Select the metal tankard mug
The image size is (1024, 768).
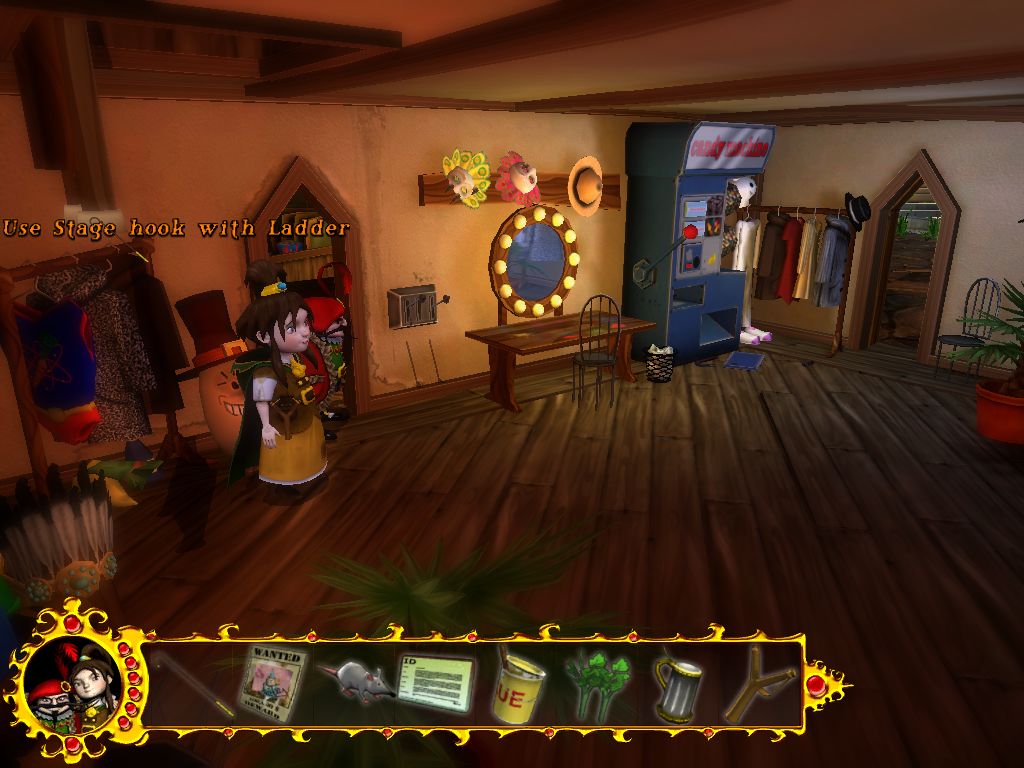coord(678,688)
